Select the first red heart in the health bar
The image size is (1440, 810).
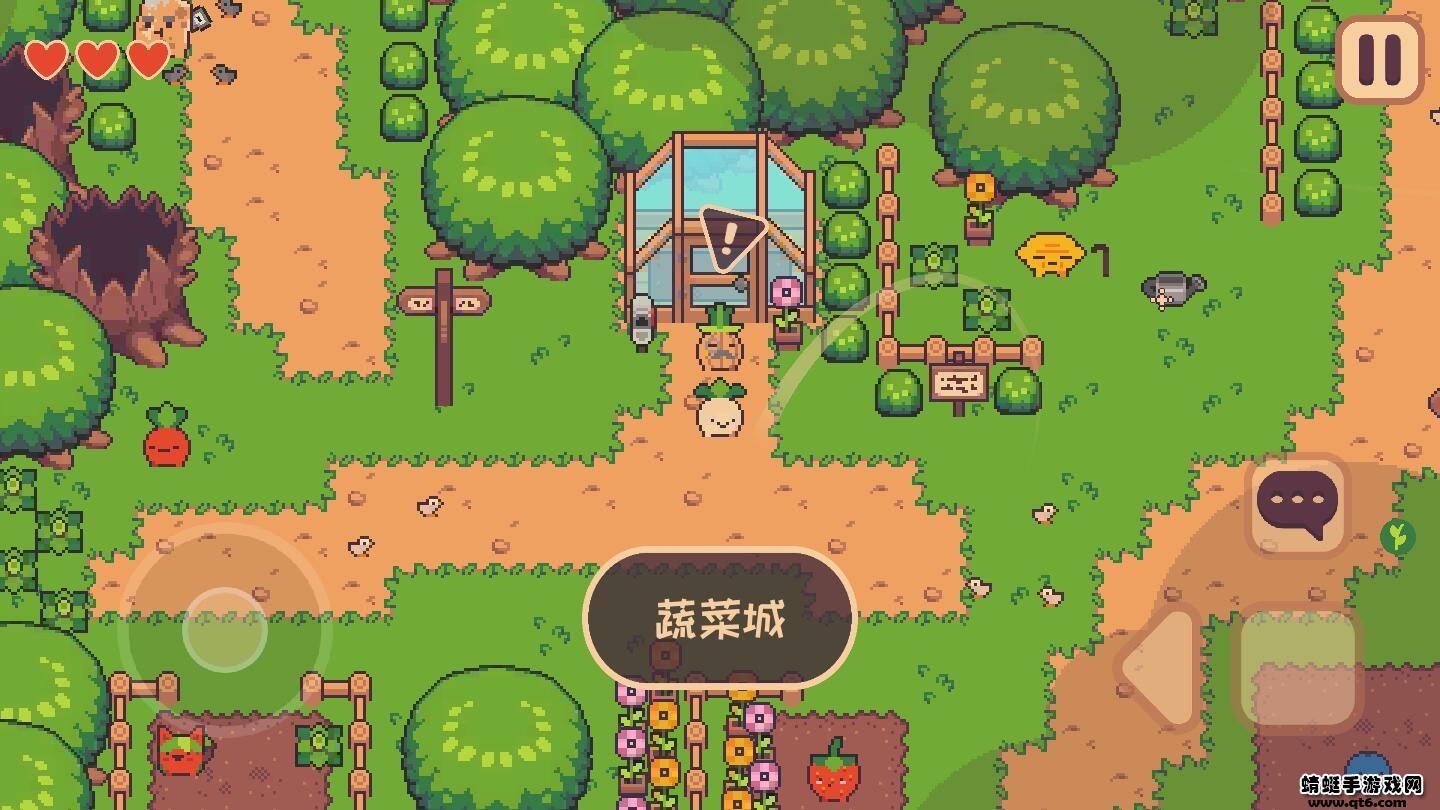[x=46, y=60]
